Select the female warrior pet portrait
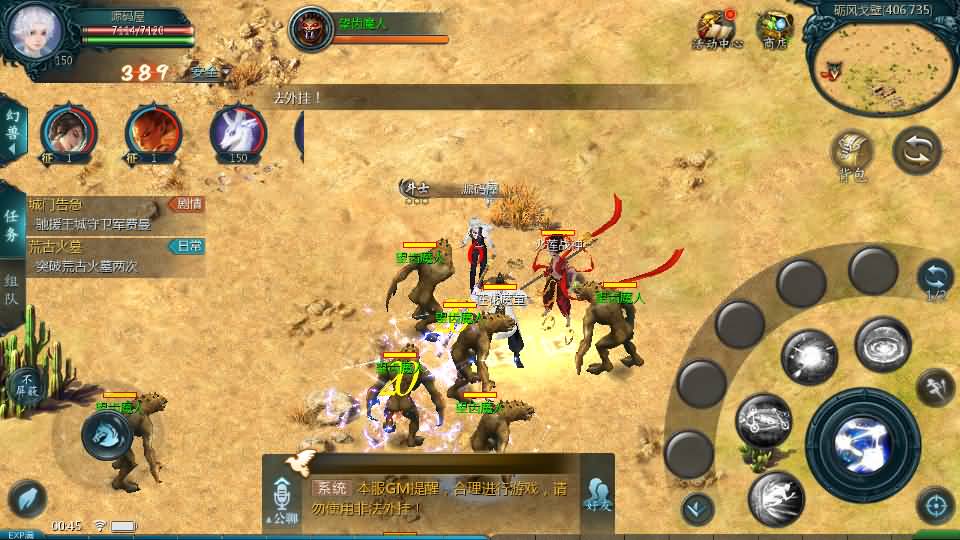Viewport: 960px width, 540px height. pos(68,133)
